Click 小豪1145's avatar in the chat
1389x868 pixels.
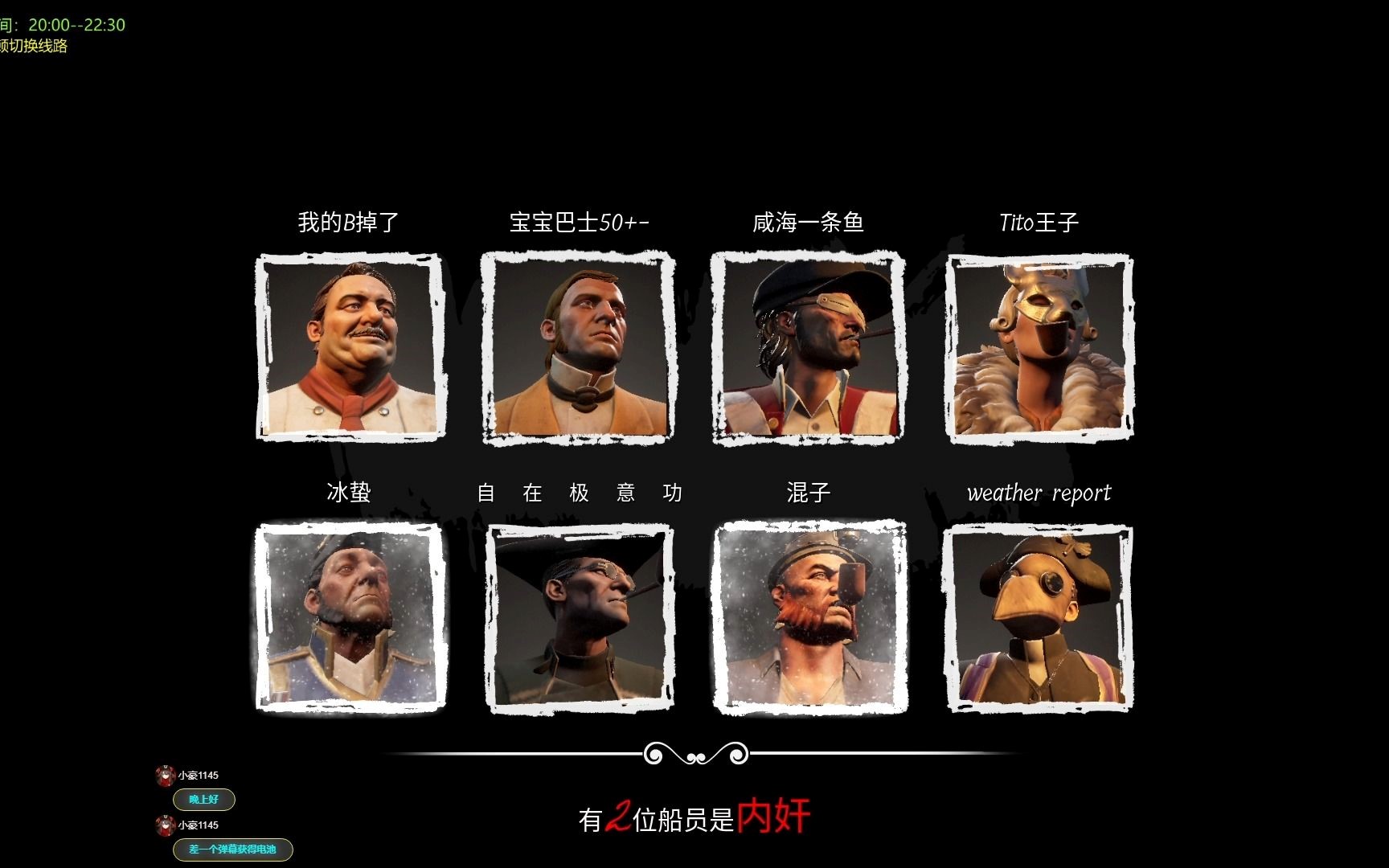(164, 774)
